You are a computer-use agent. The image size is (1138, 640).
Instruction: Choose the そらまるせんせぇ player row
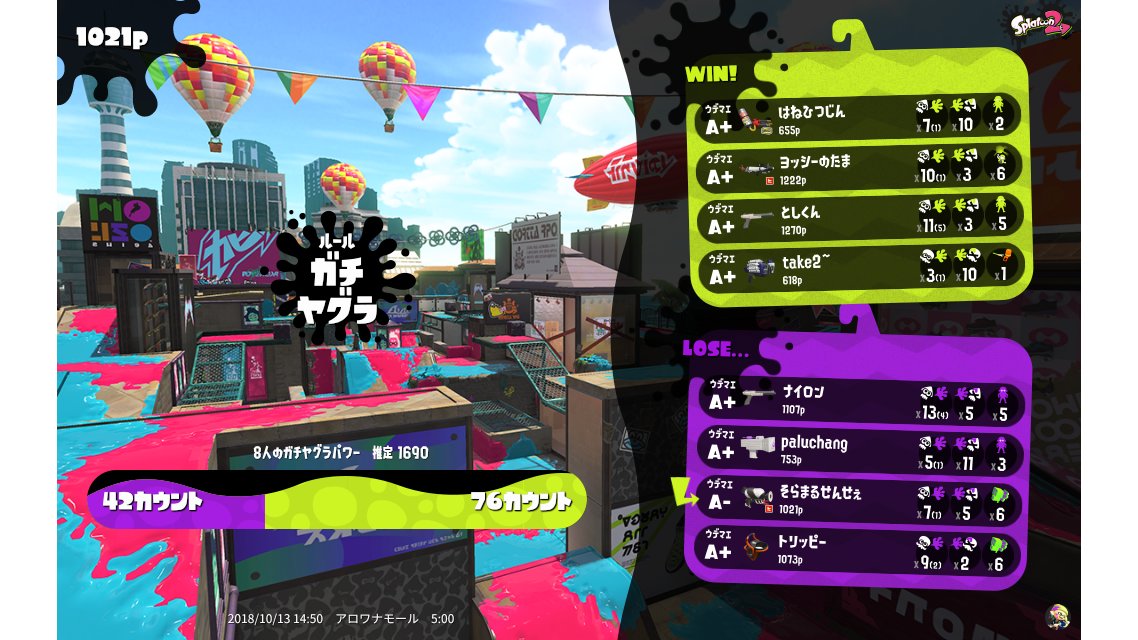(860, 500)
